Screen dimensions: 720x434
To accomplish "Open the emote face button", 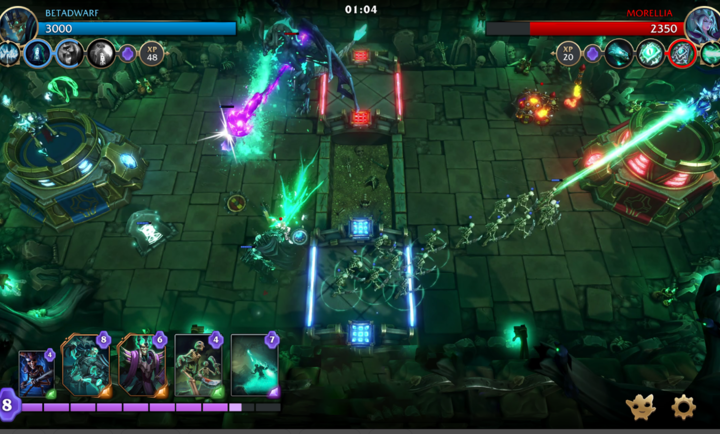I will click(641, 406).
